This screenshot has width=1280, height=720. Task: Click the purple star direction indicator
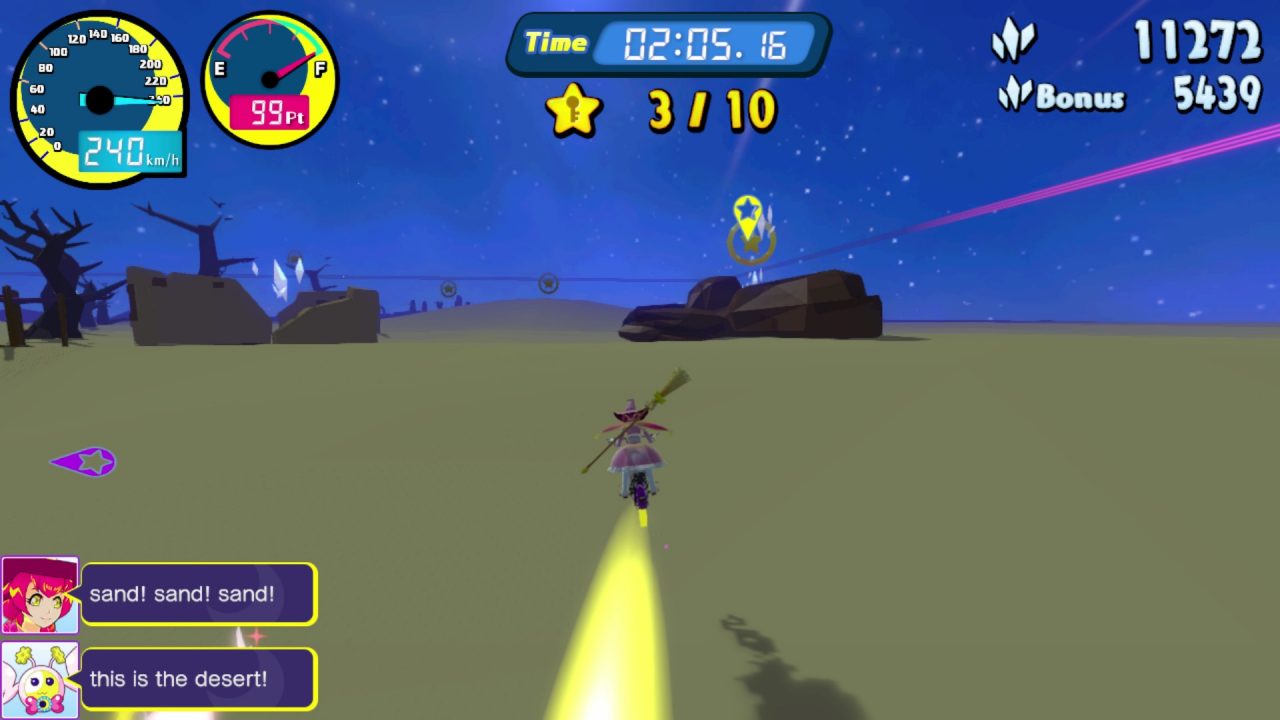85,461
